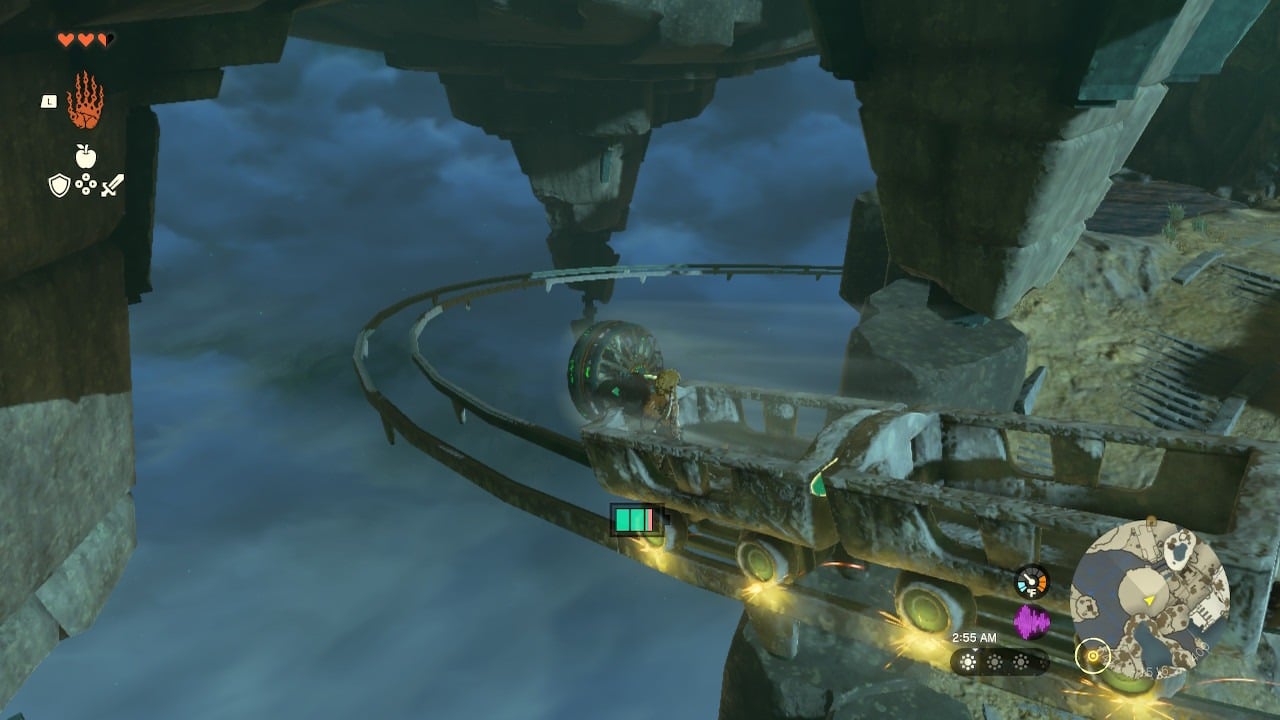Click the yellow ring sensor icon
This screenshot has width=1280, height=720.
1092,656
